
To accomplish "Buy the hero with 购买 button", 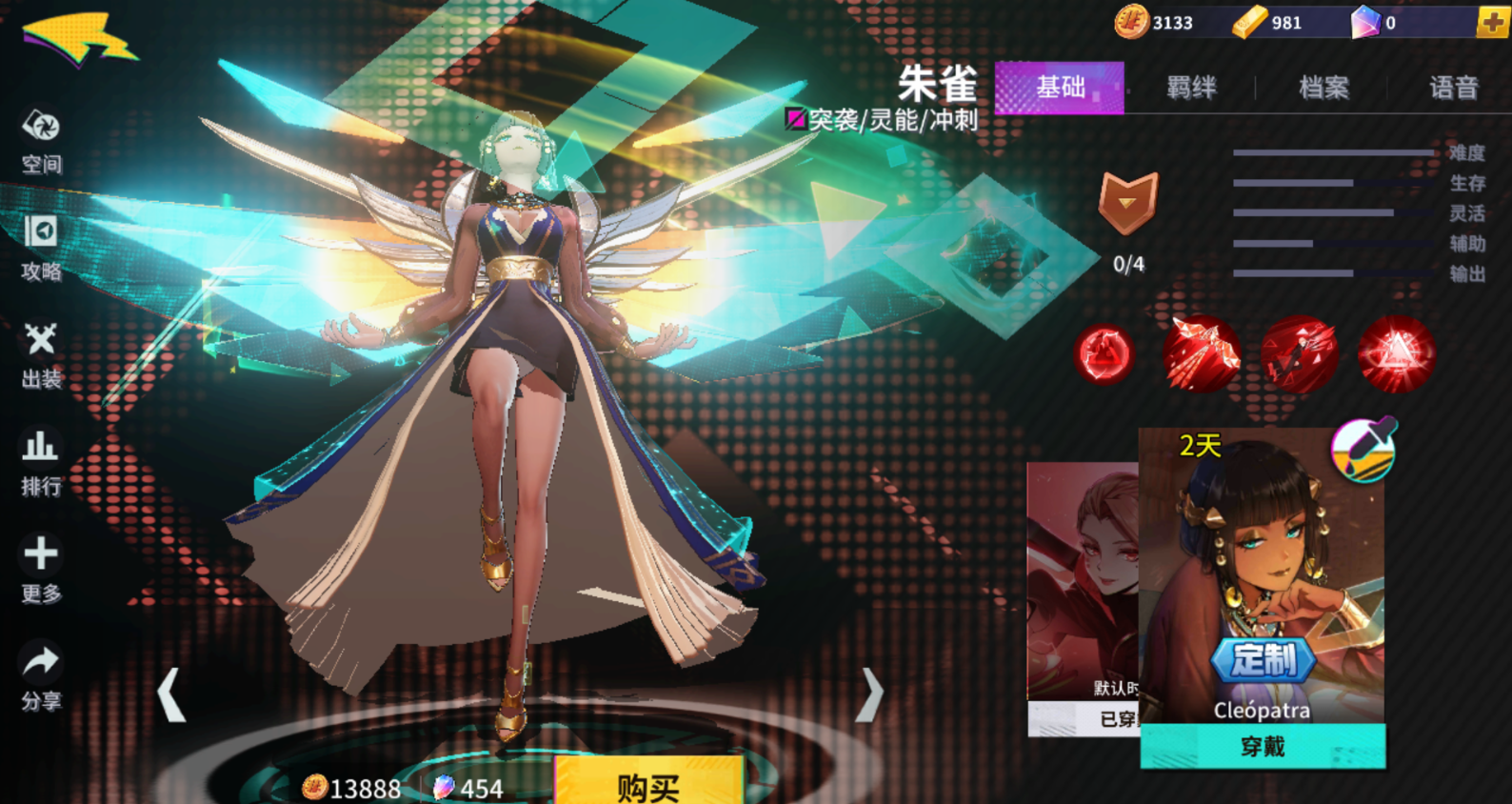I will (x=647, y=786).
